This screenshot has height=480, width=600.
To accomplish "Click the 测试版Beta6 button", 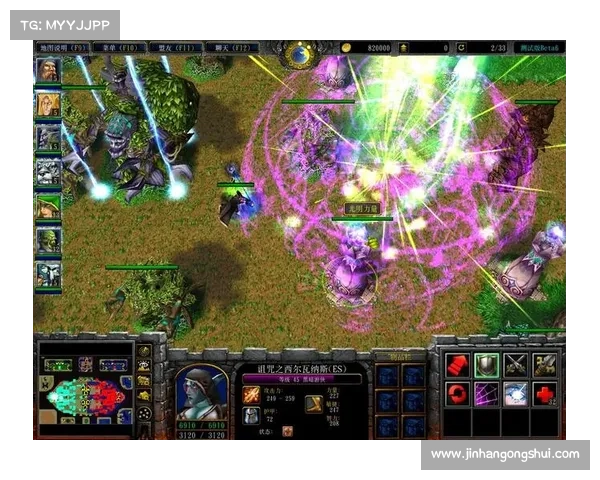I will click(x=541, y=47).
